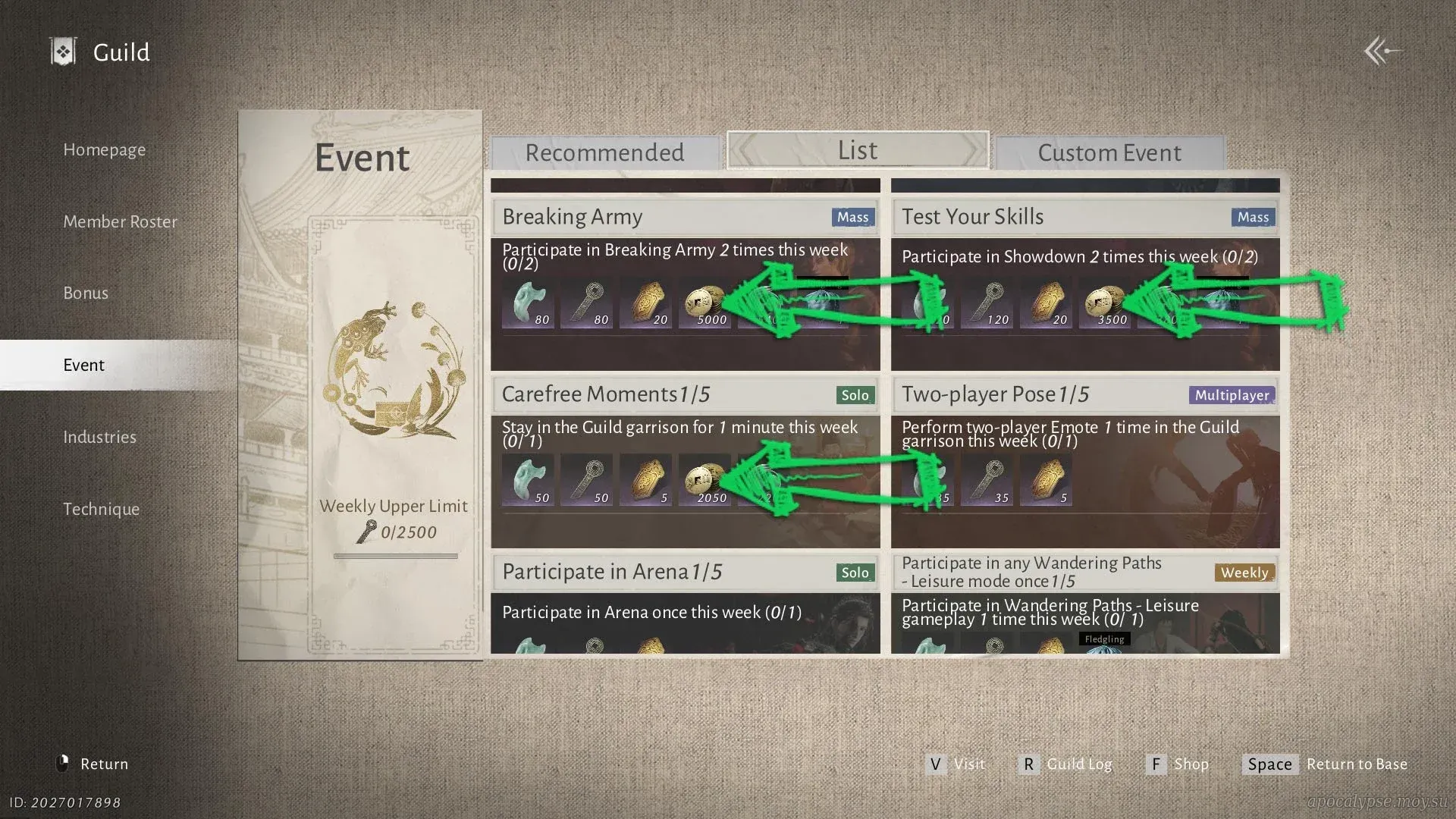Viewport: 1456px width, 819px height.
Task: Open the Test Your Skills event
Action: (x=972, y=218)
